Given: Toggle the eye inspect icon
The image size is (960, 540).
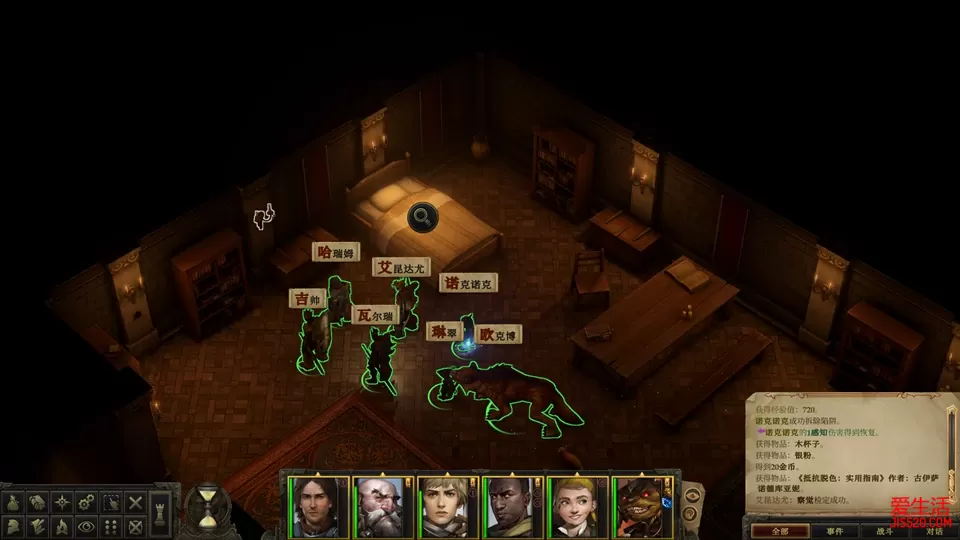Looking at the screenshot, I should tap(87, 524).
